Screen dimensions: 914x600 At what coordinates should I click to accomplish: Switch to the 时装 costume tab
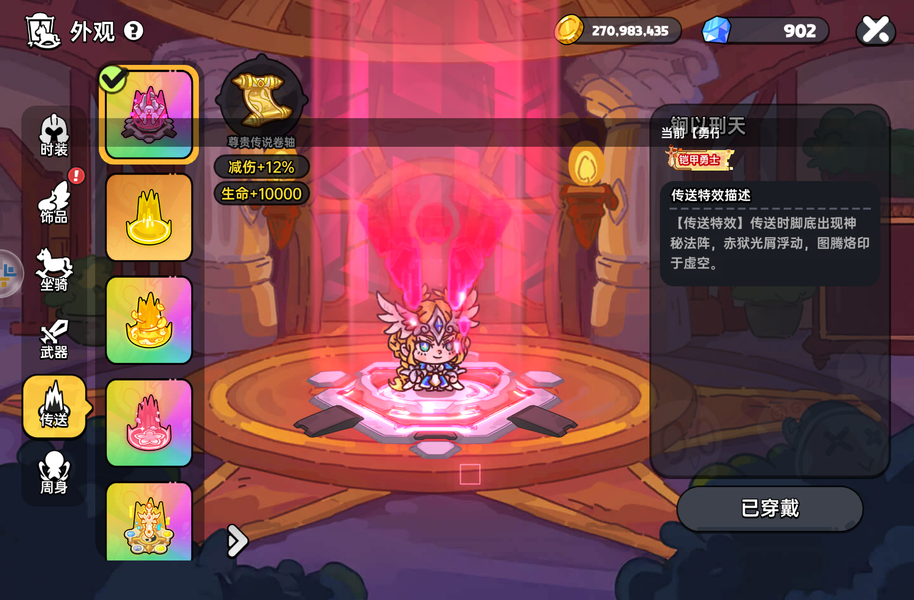tap(54, 137)
